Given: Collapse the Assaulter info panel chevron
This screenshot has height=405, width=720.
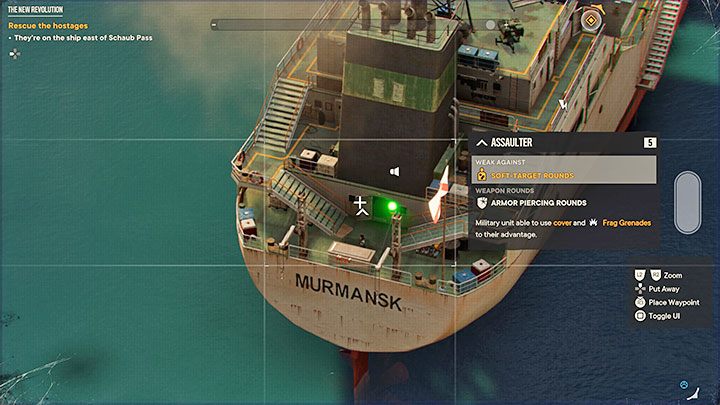Looking at the screenshot, I should click(x=481, y=143).
